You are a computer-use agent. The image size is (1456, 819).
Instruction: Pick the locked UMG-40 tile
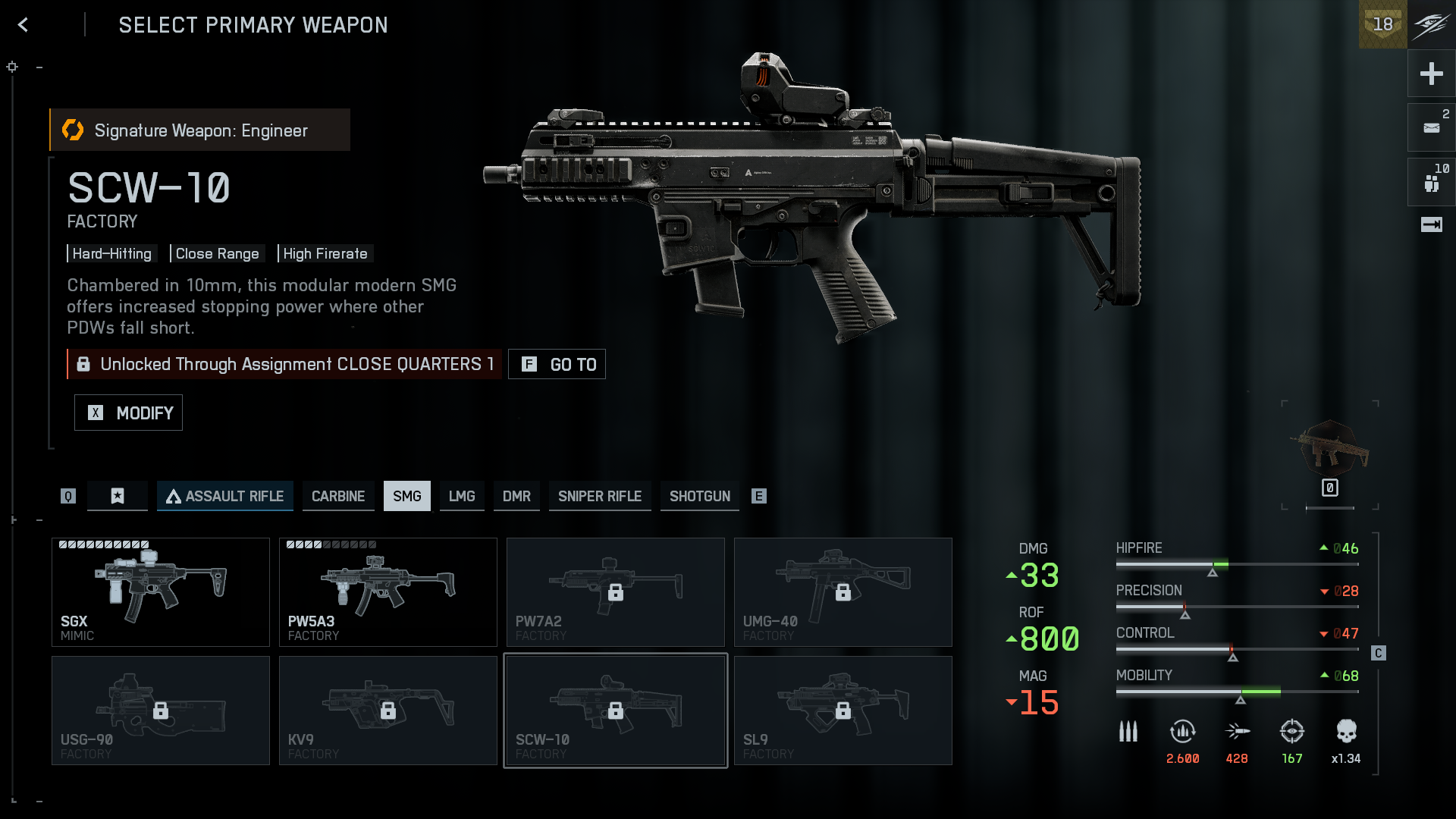point(843,592)
